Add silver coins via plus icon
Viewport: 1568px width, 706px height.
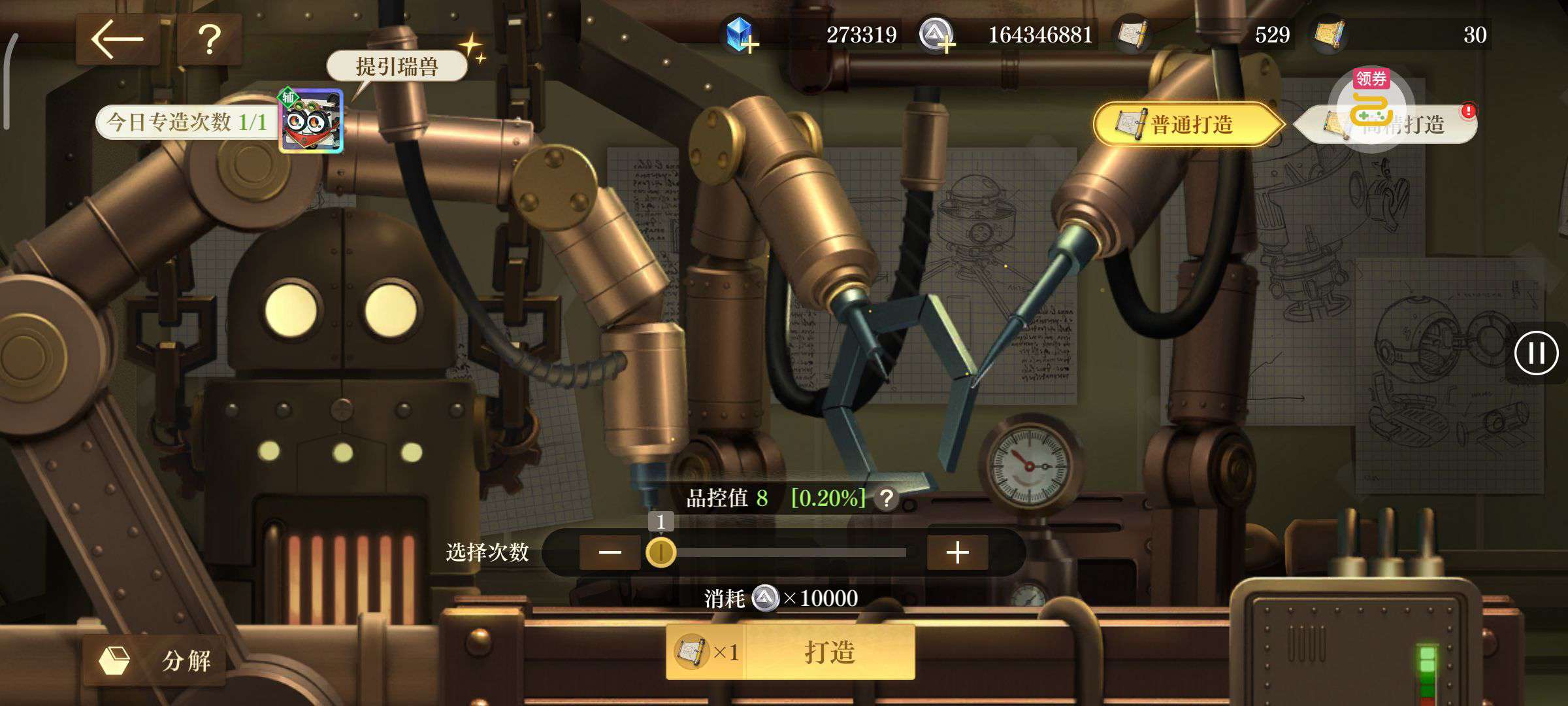click(x=936, y=35)
